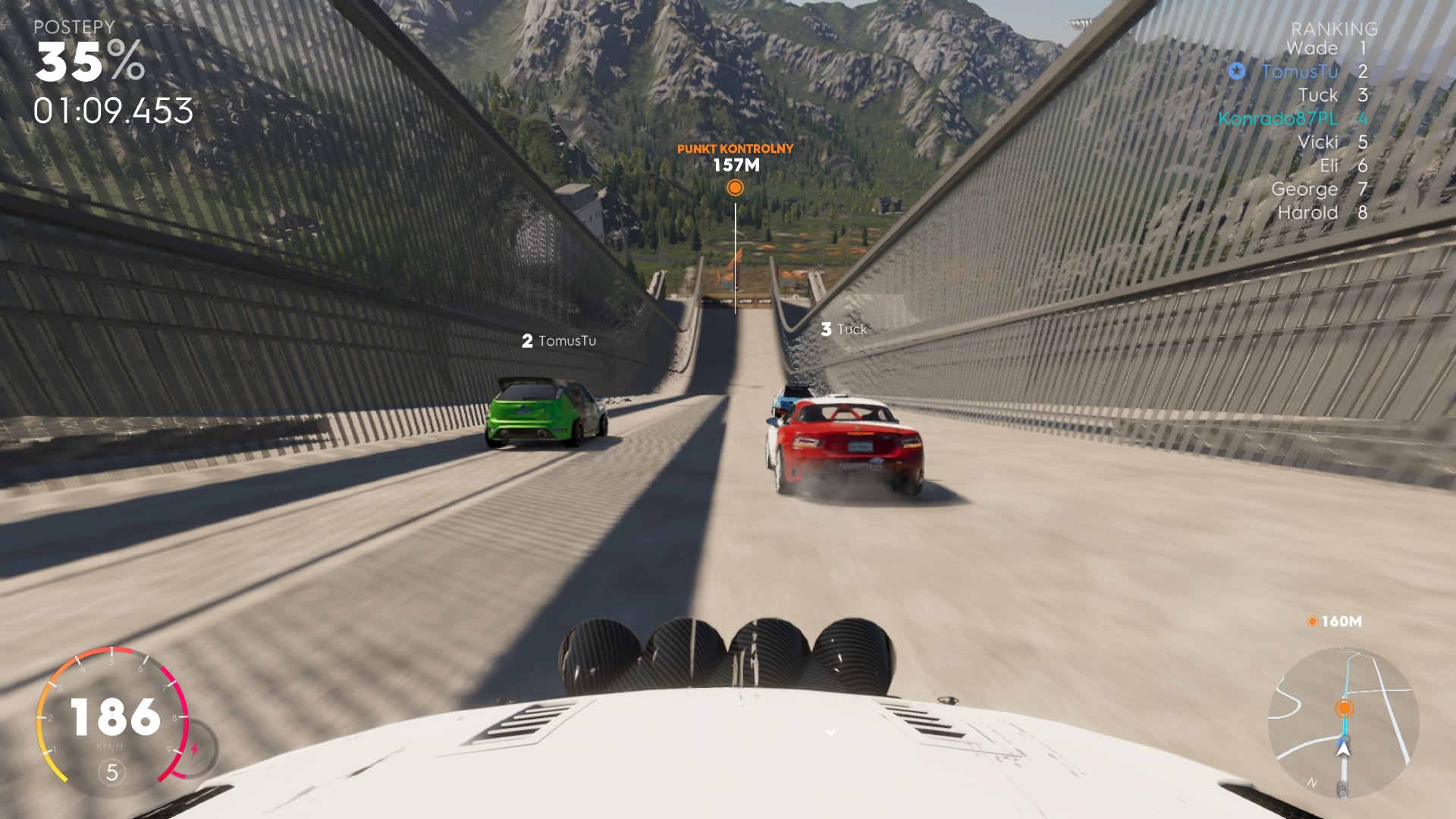Click the circular minimap
Viewport: 1456px width, 819px height.
pos(1343,722)
